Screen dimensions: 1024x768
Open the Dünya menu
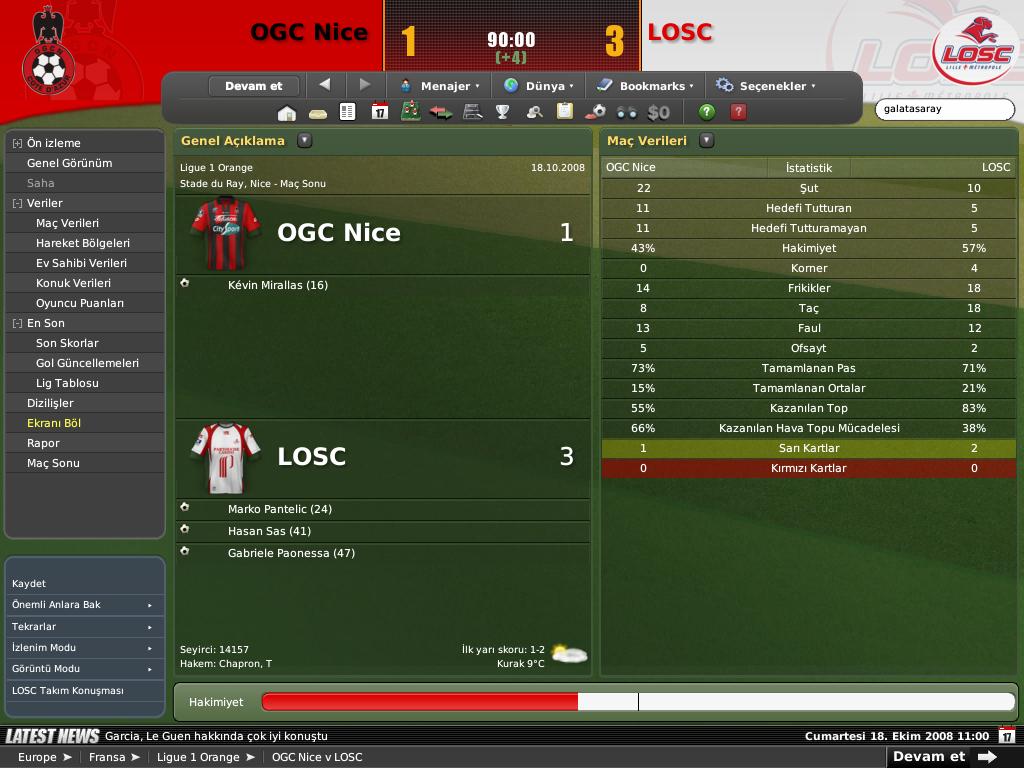click(539, 86)
